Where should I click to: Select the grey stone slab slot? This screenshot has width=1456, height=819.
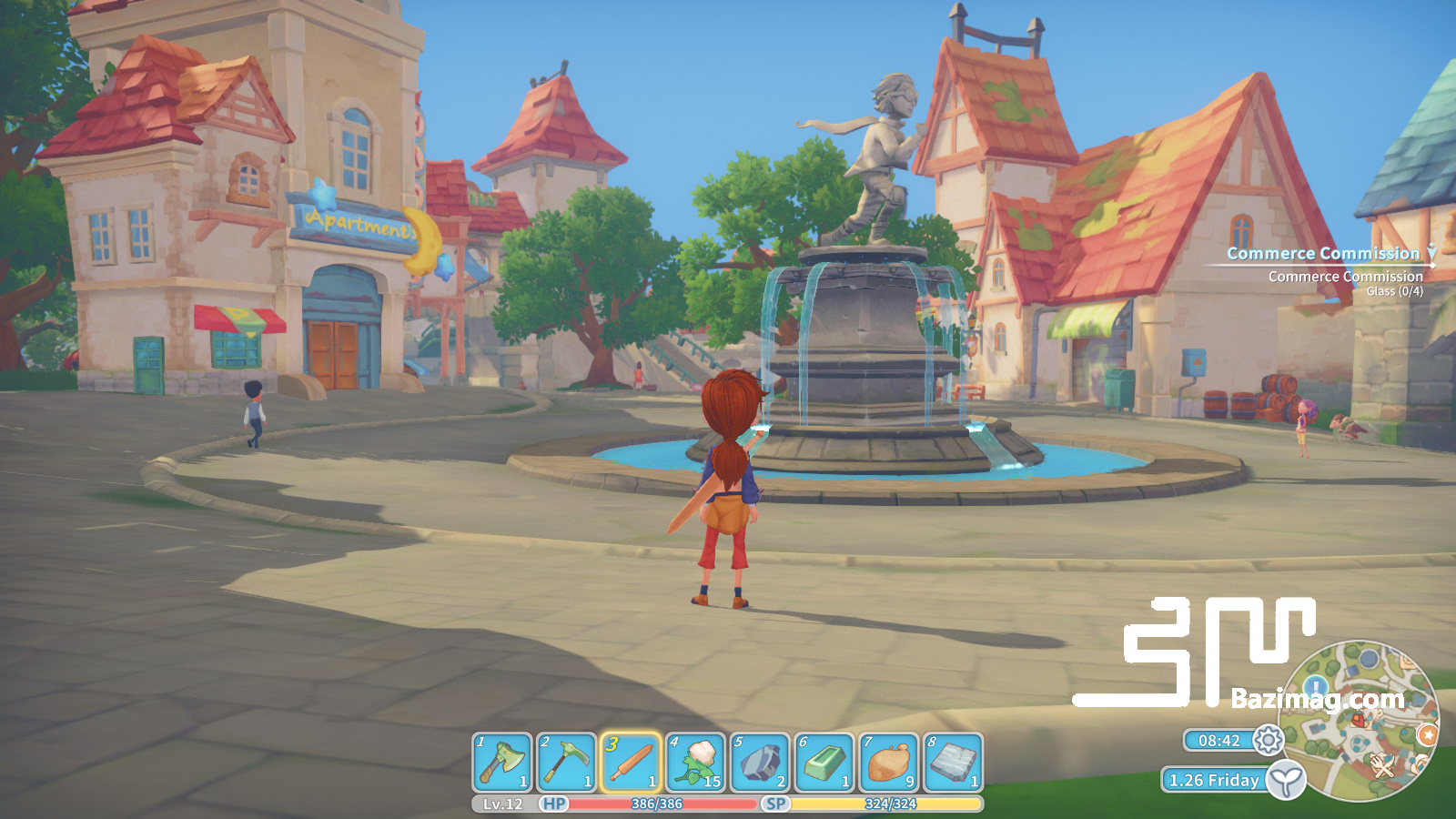pyautogui.click(x=954, y=763)
